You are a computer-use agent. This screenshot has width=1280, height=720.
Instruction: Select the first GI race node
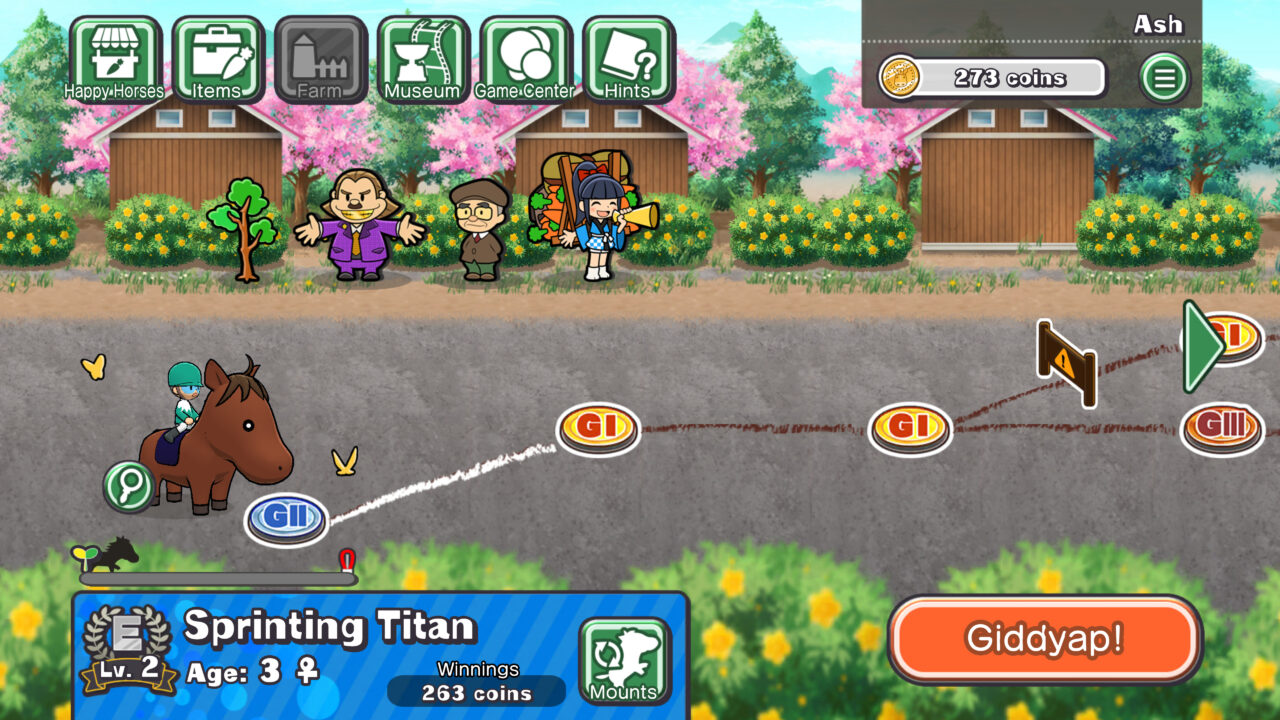(597, 426)
